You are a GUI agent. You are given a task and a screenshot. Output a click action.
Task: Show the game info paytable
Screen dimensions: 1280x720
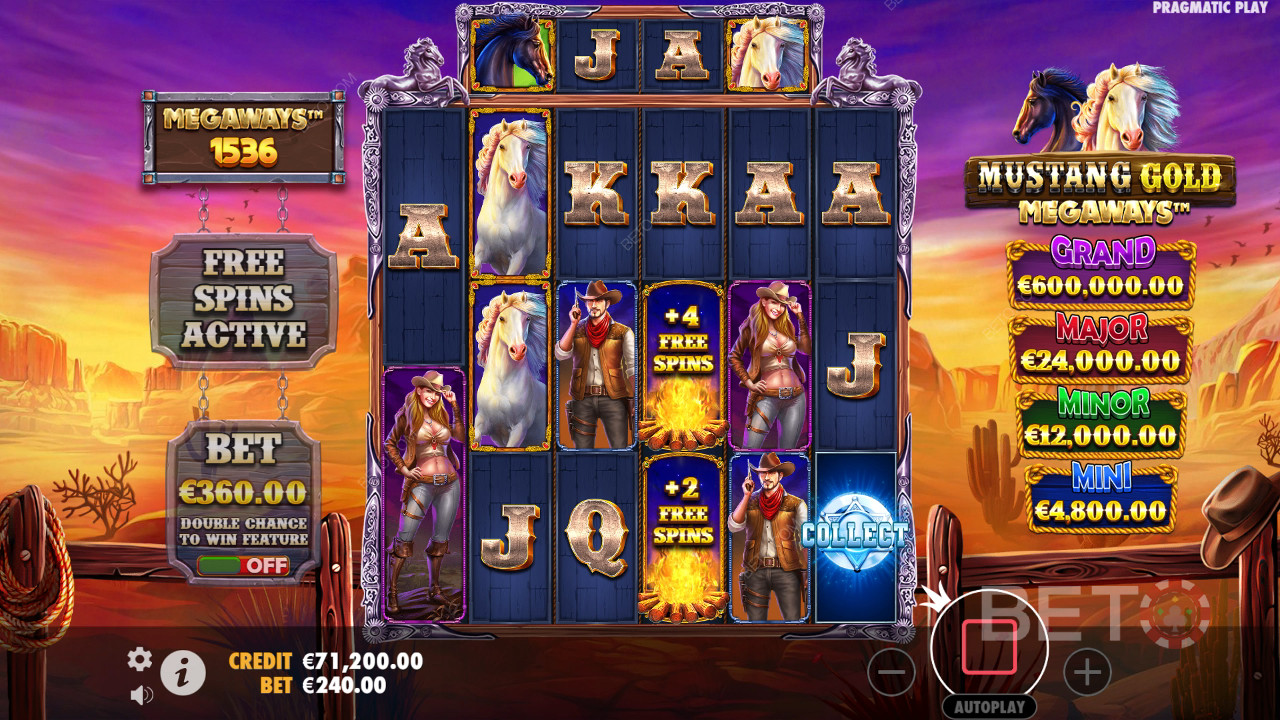click(x=183, y=674)
